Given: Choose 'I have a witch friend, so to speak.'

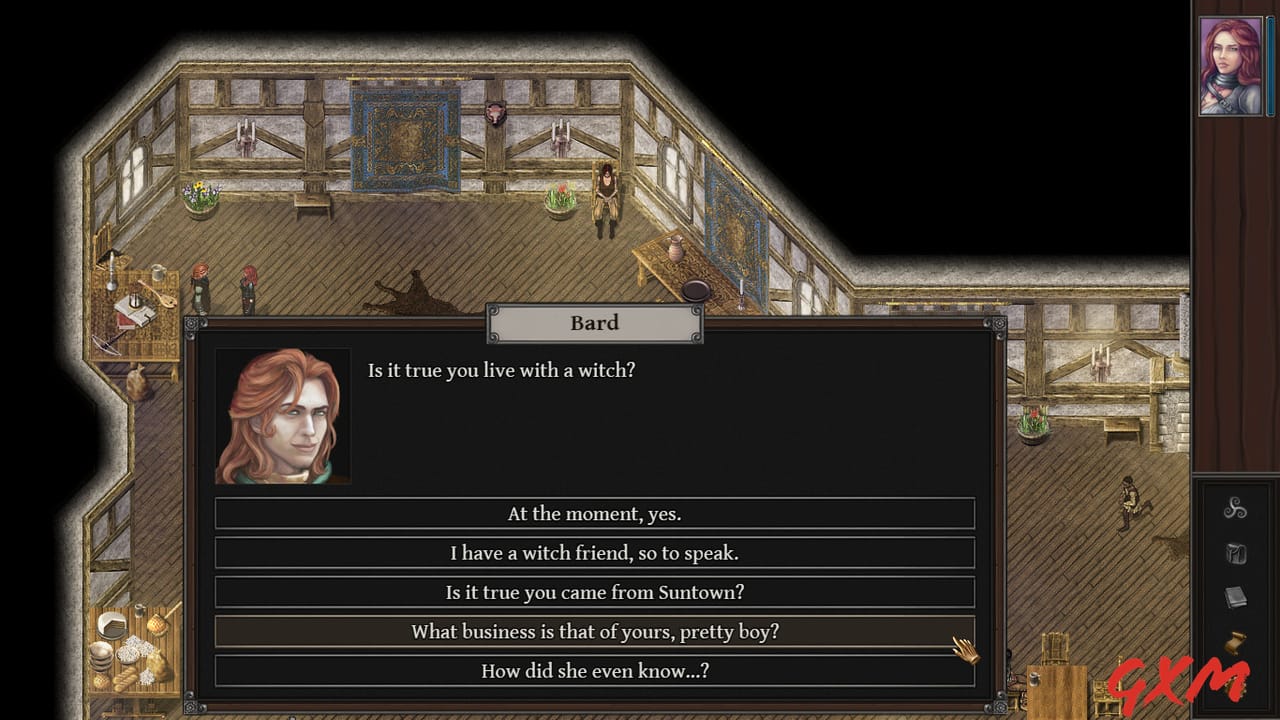Looking at the screenshot, I should coord(595,552).
